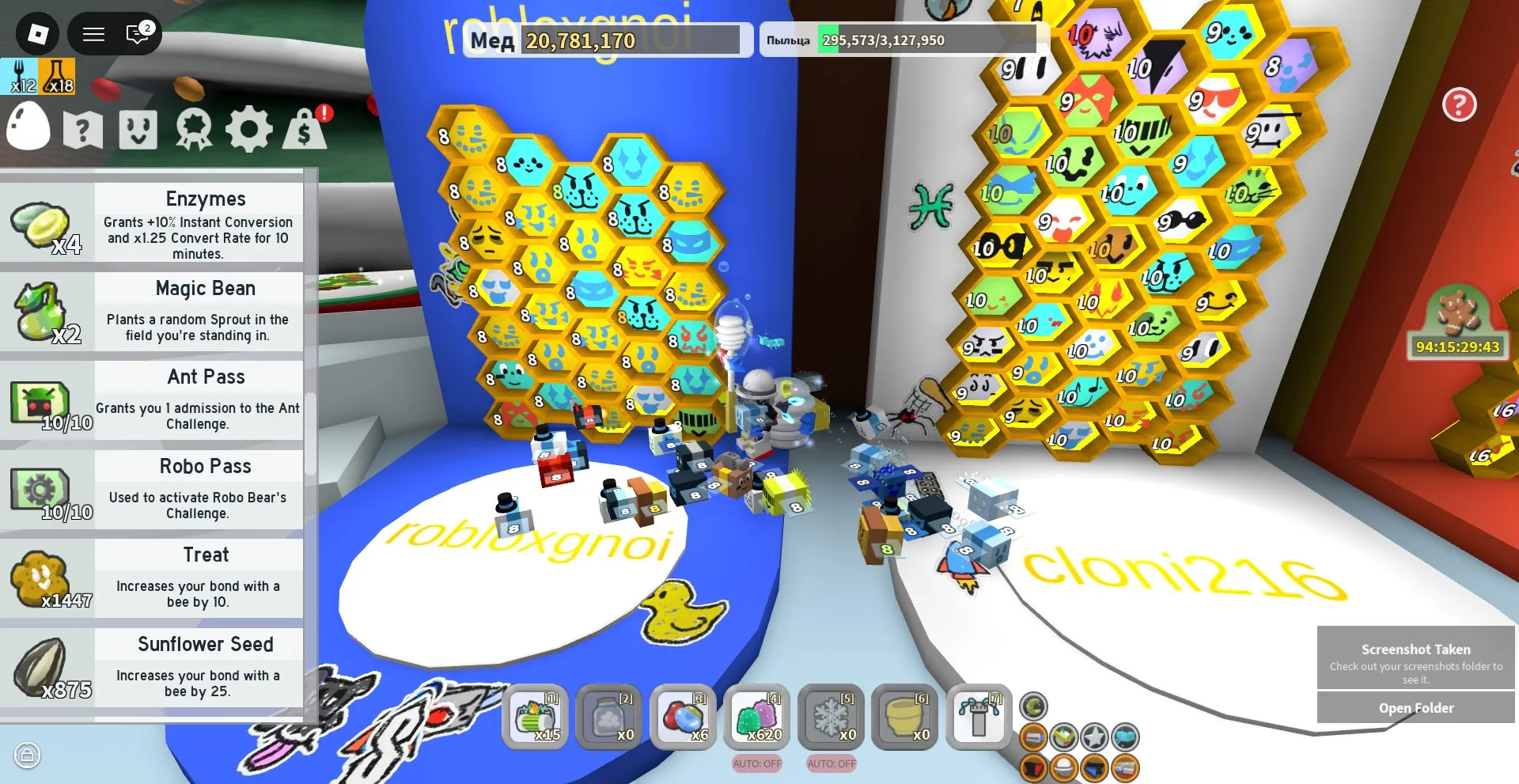Select the sprinkler in hotbar slot 7
The image size is (1519, 784).
(979, 718)
